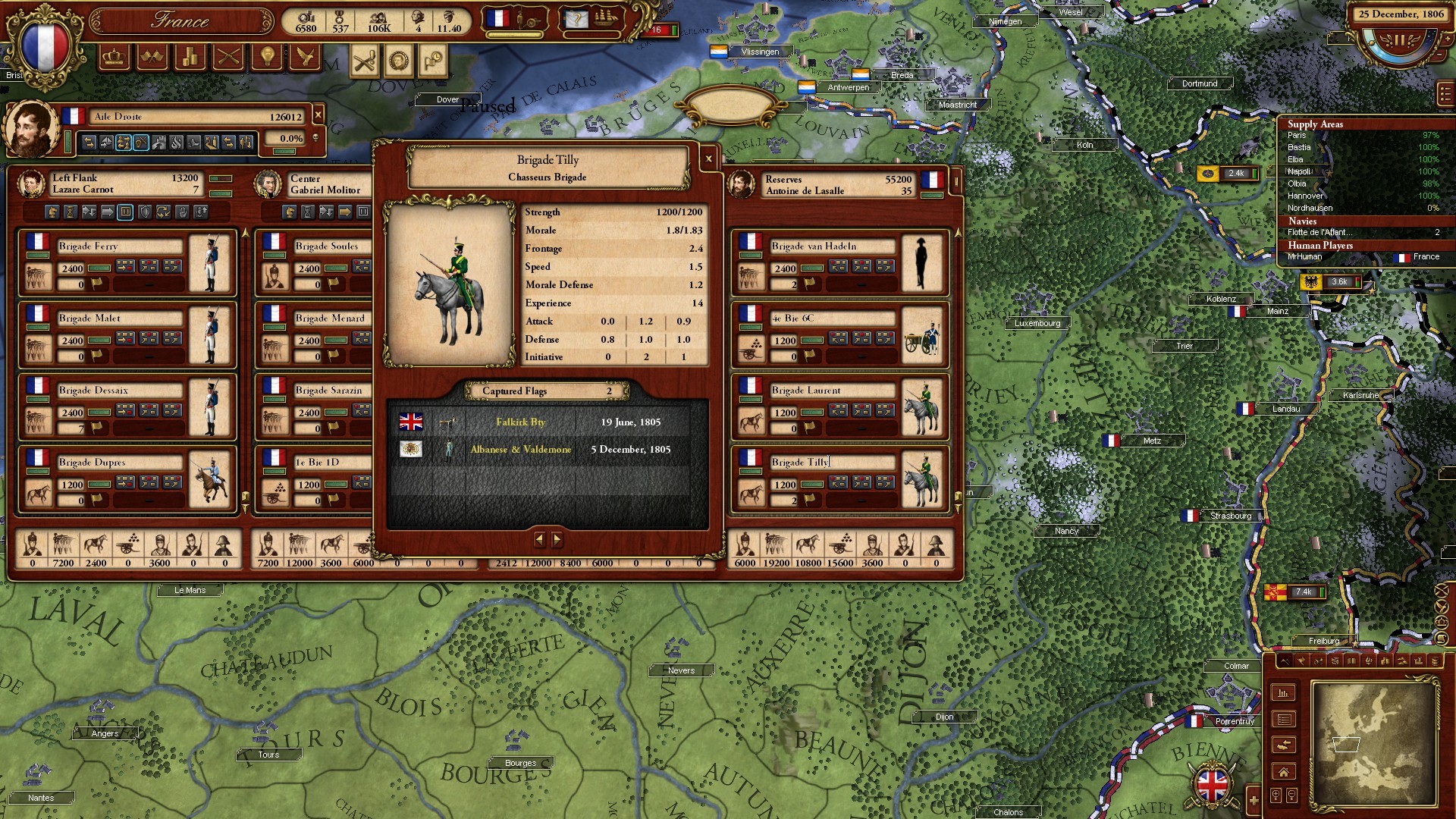The image size is (1456, 819).
Task: Click the Dover province label
Action: (447, 99)
